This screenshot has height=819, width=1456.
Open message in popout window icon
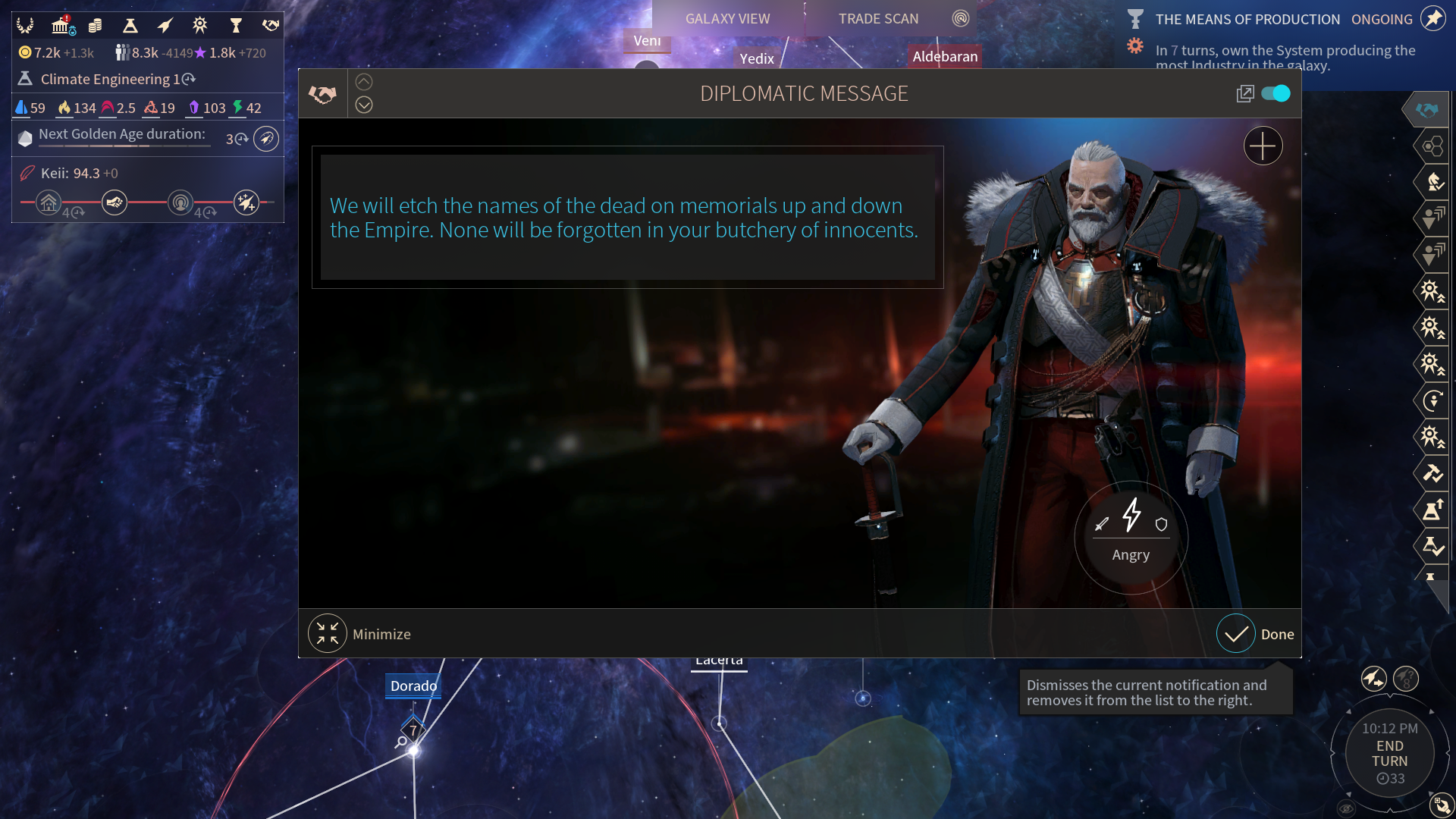point(1244,93)
